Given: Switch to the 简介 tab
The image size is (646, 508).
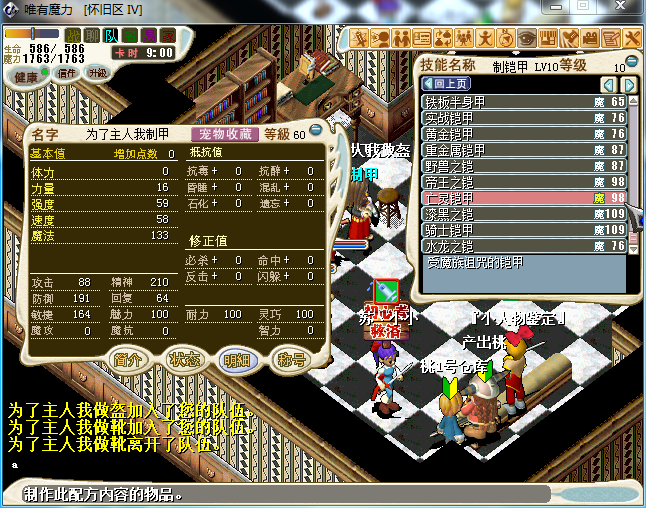Looking at the screenshot, I should pyautogui.click(x=127, y=360).
